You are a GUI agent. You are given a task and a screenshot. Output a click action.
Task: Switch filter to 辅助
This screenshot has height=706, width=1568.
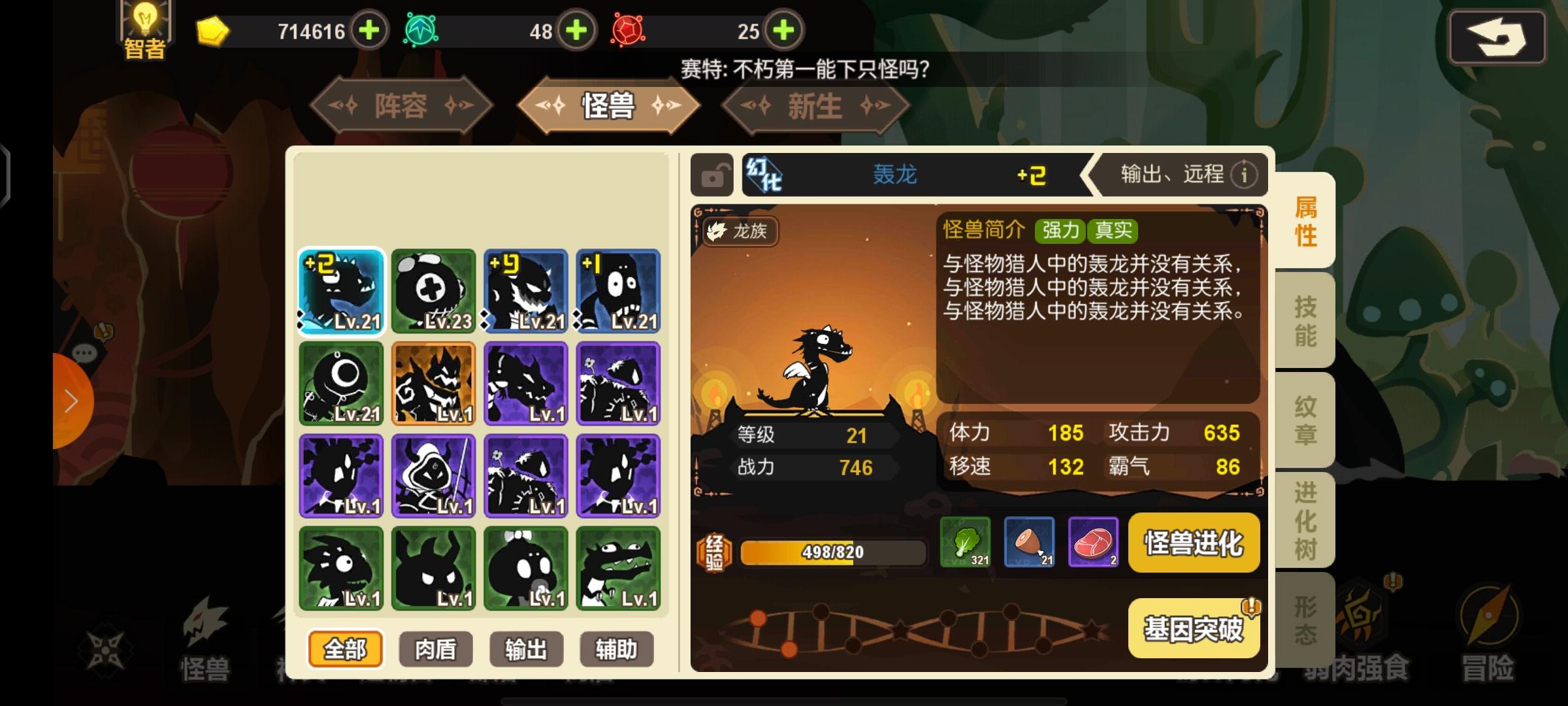[x=615, y=648]
